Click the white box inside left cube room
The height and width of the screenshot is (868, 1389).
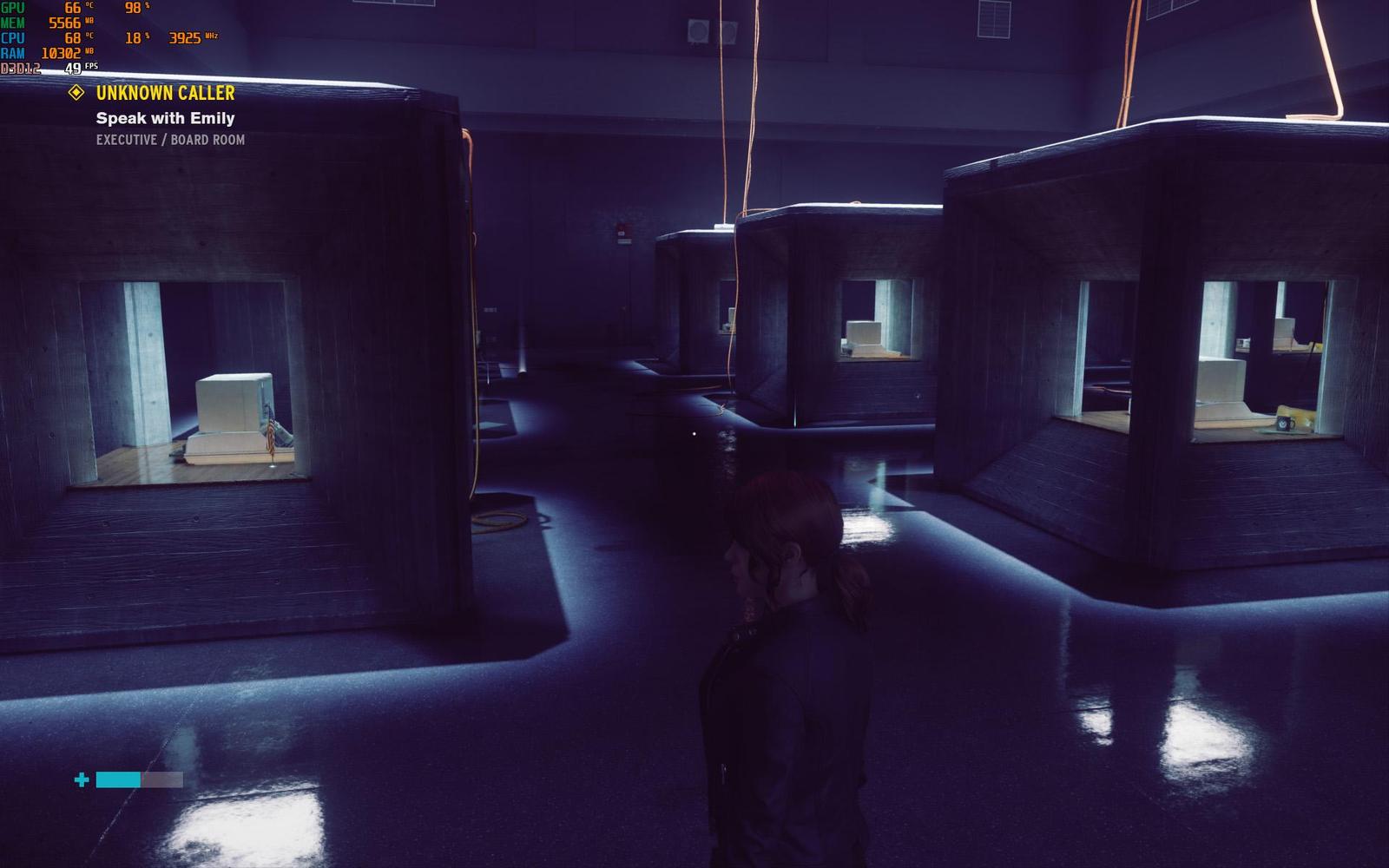pos(232,404)
